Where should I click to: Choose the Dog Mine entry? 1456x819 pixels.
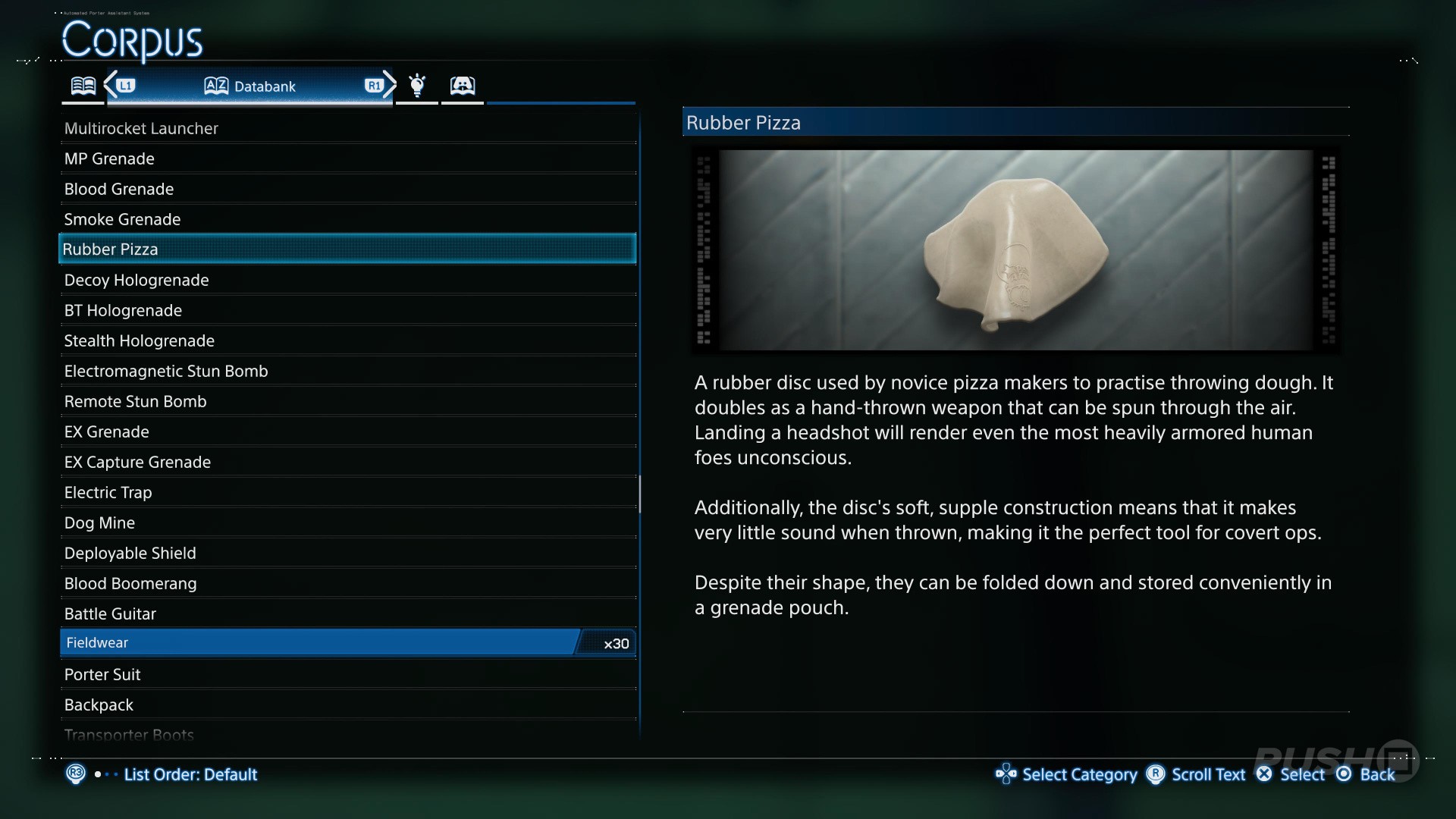pos(99,522)
